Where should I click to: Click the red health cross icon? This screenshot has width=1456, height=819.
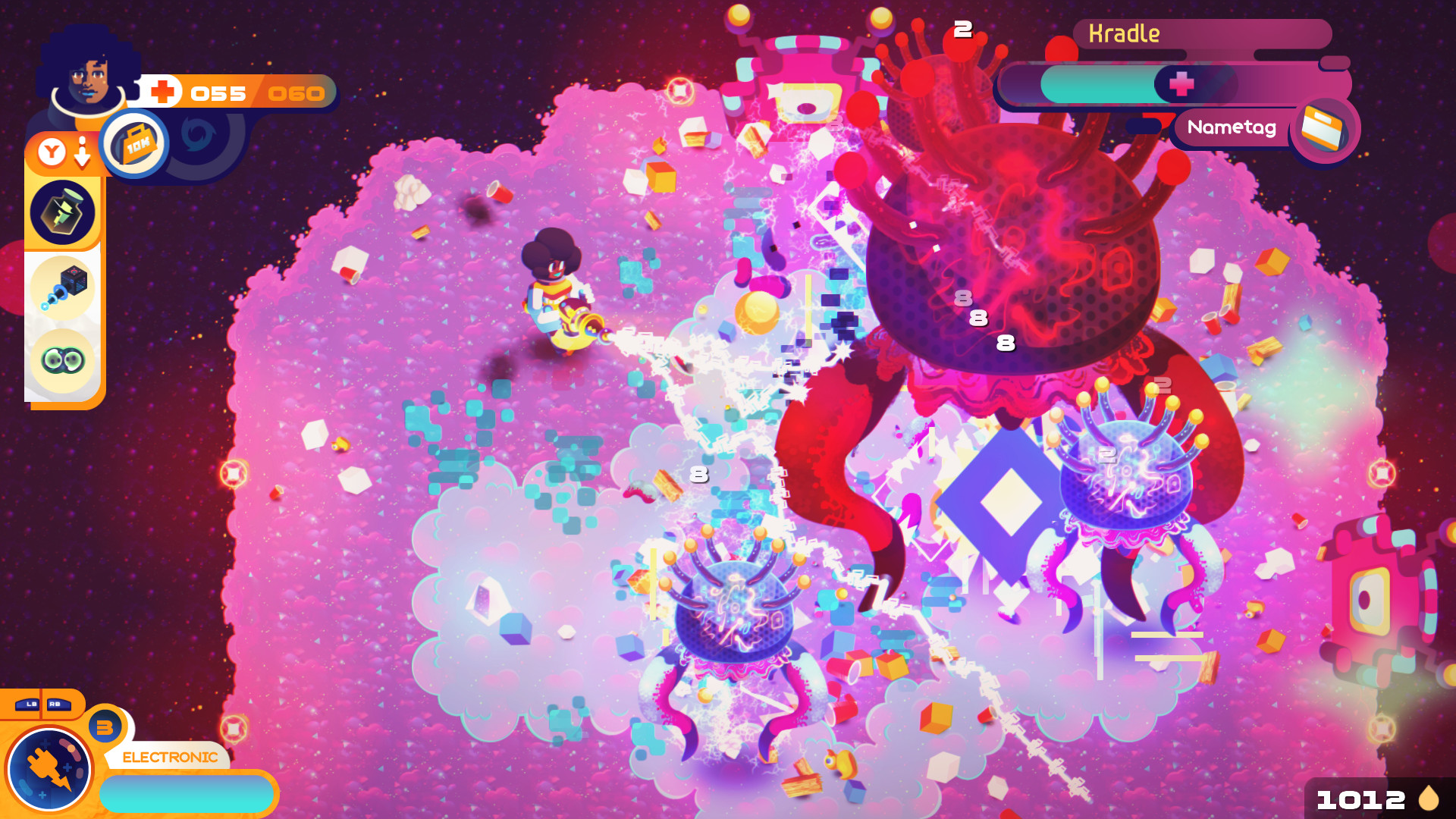click(162, 91)
